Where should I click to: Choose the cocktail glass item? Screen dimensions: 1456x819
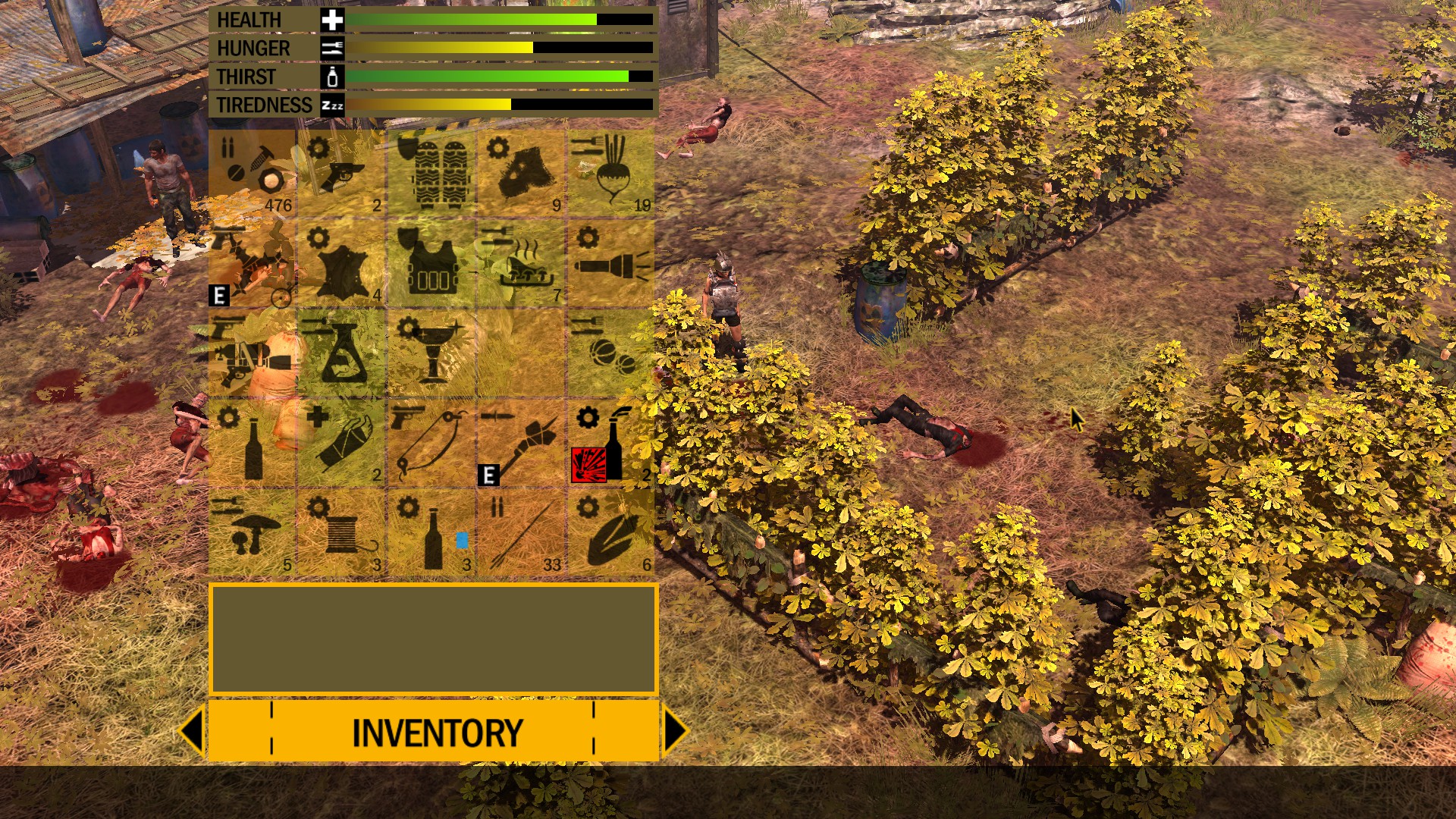[x=431, y=353]
